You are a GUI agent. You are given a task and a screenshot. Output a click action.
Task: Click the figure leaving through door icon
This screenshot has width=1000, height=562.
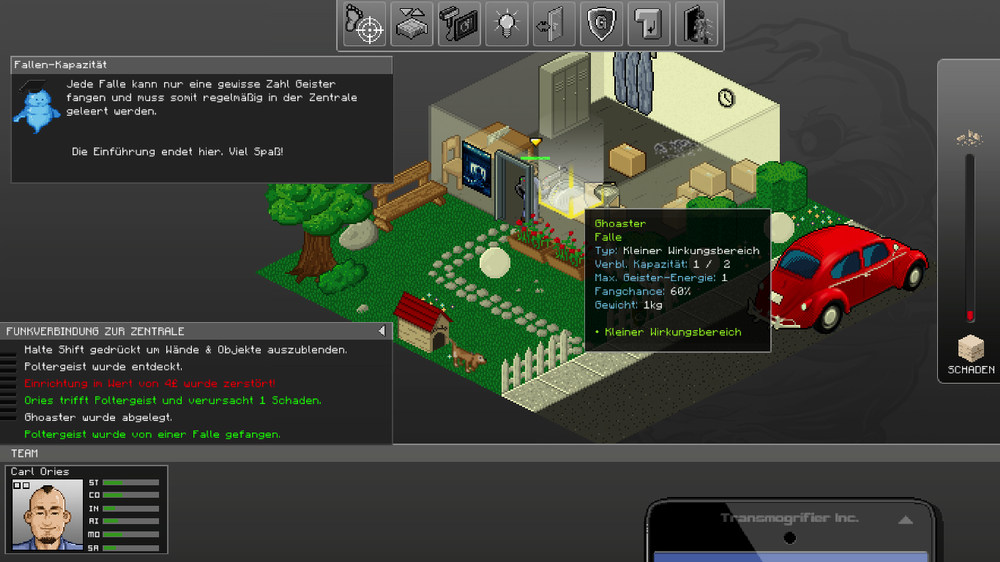pos(696,25)
